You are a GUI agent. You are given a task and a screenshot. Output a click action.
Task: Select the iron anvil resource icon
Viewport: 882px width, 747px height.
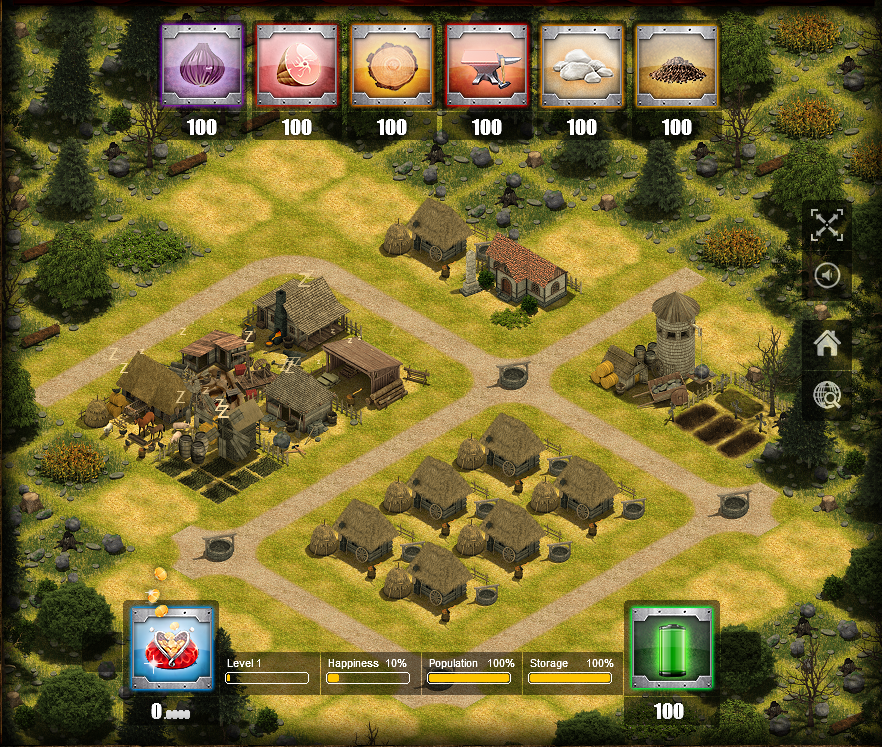point(487,66)
